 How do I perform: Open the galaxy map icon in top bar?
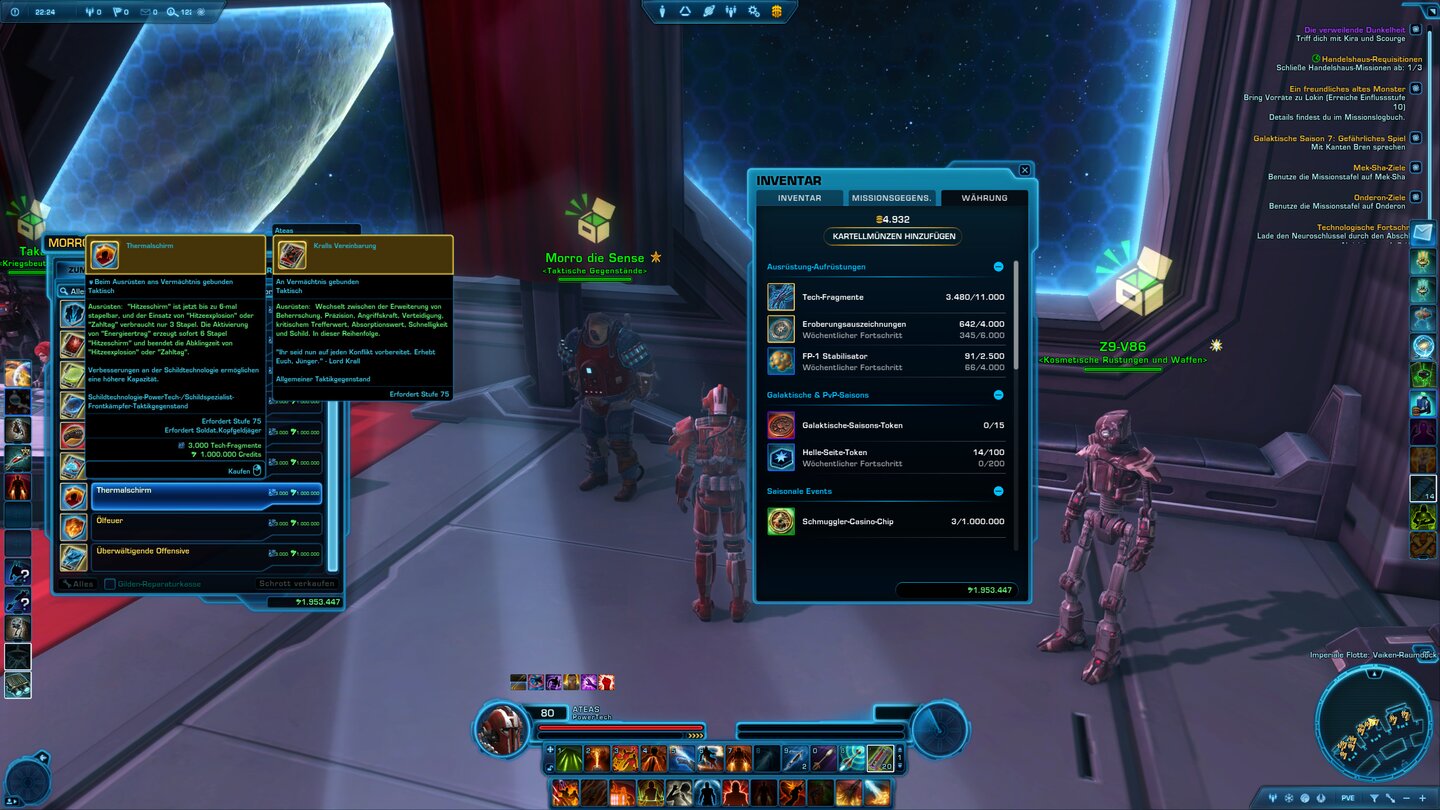(x=707, y=11)
